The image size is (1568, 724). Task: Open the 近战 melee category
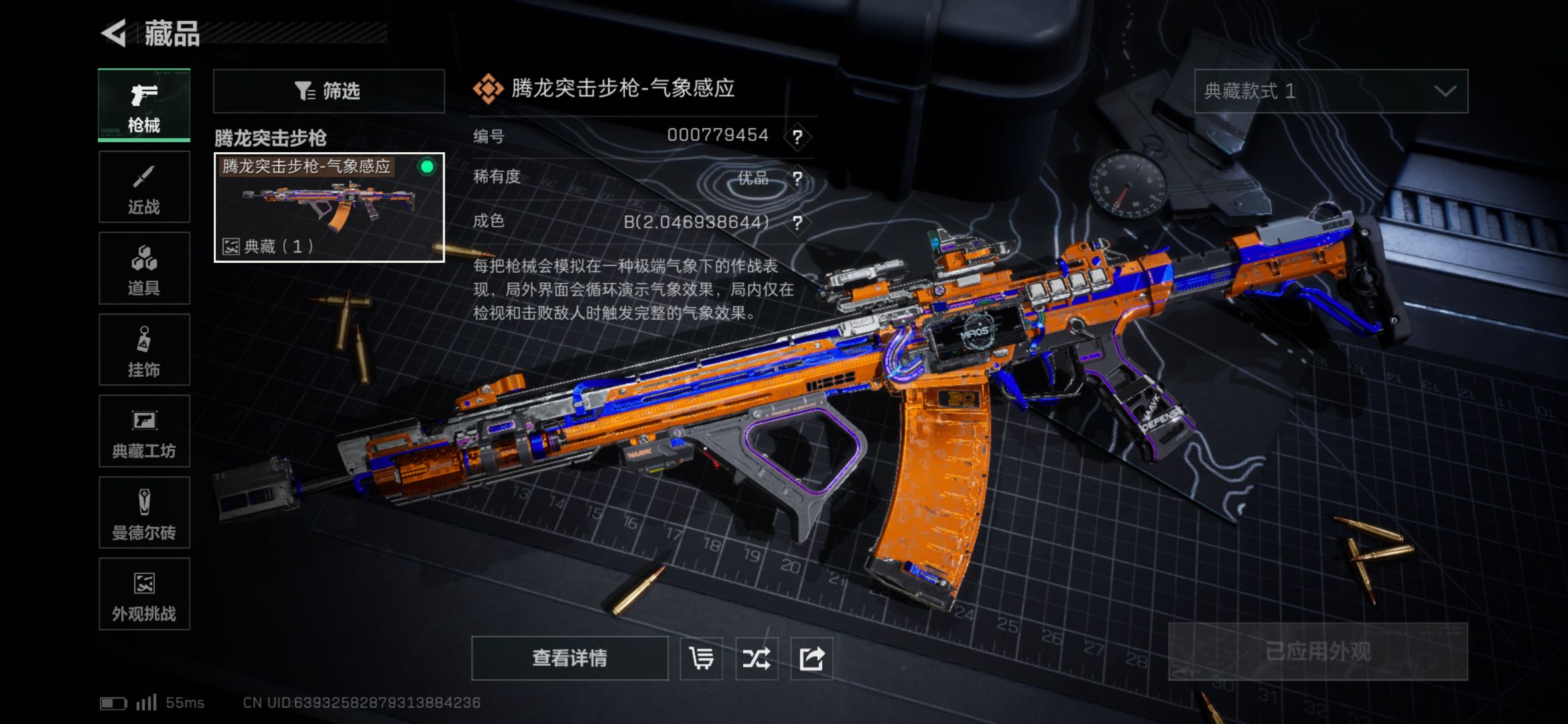(144, 187)
